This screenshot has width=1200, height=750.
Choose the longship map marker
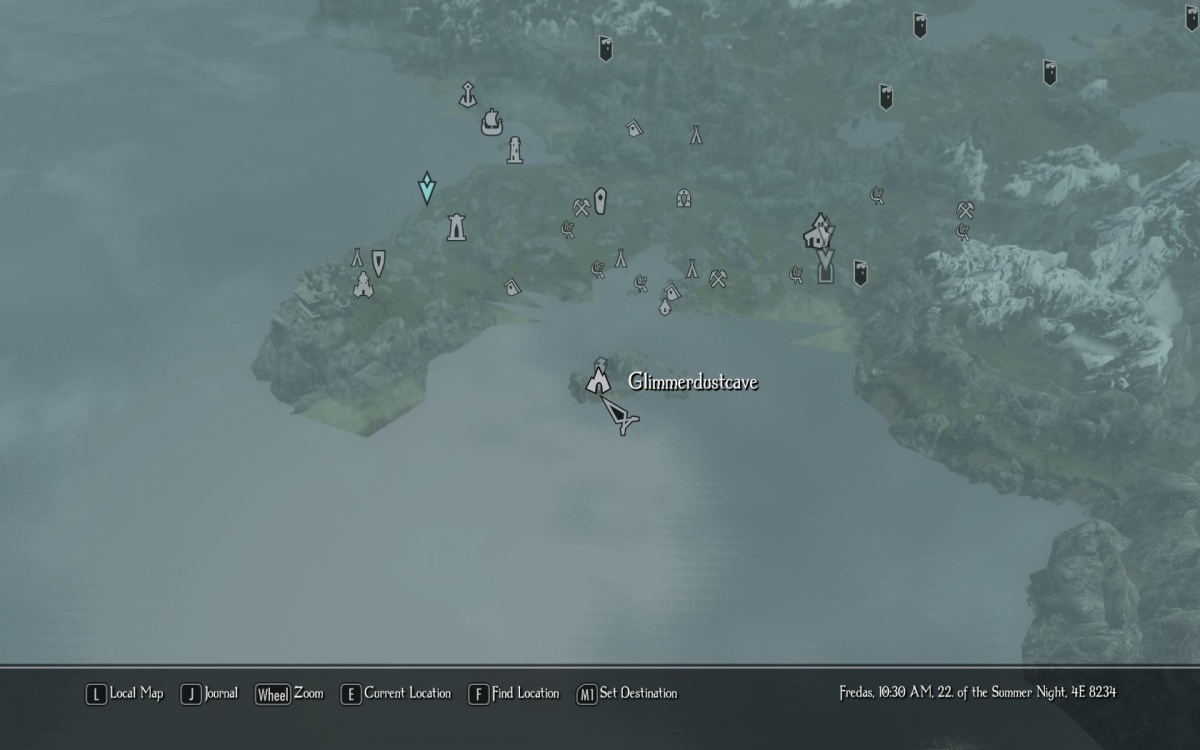491,123
